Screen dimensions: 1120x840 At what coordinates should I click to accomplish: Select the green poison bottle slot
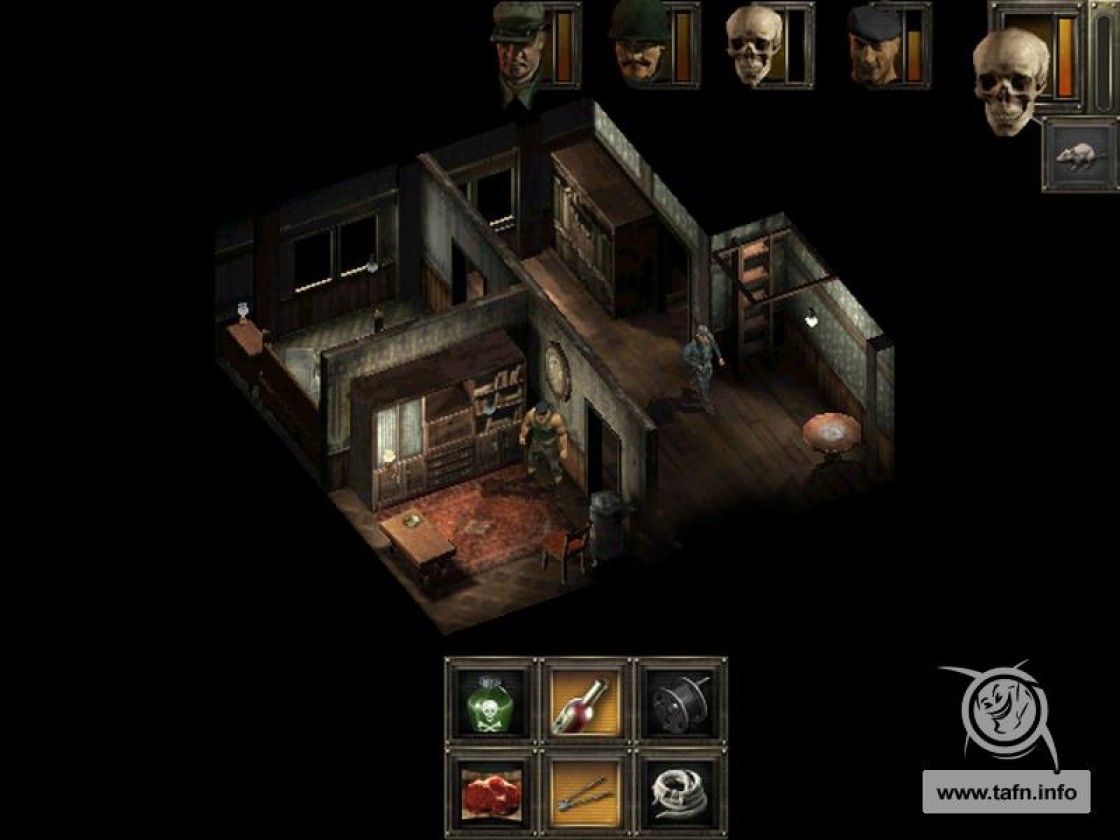[x=490, y=700]
